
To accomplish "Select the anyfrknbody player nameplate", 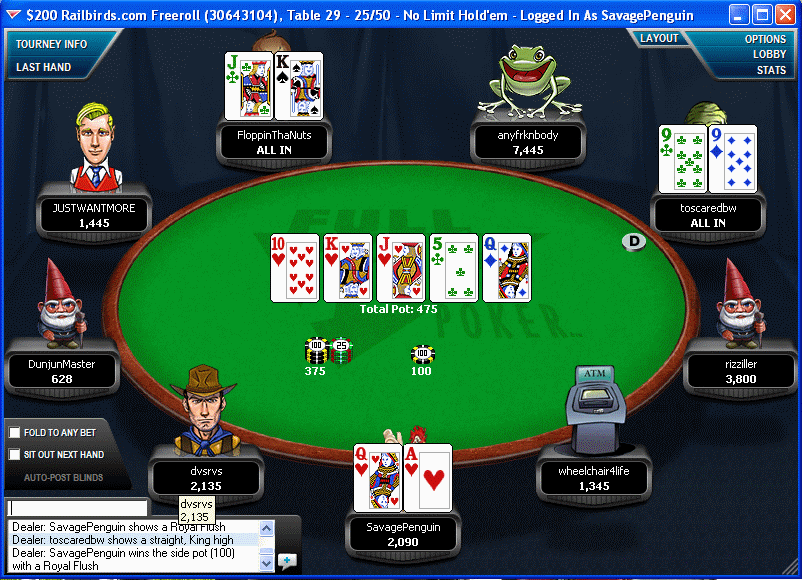I will 527,142.
